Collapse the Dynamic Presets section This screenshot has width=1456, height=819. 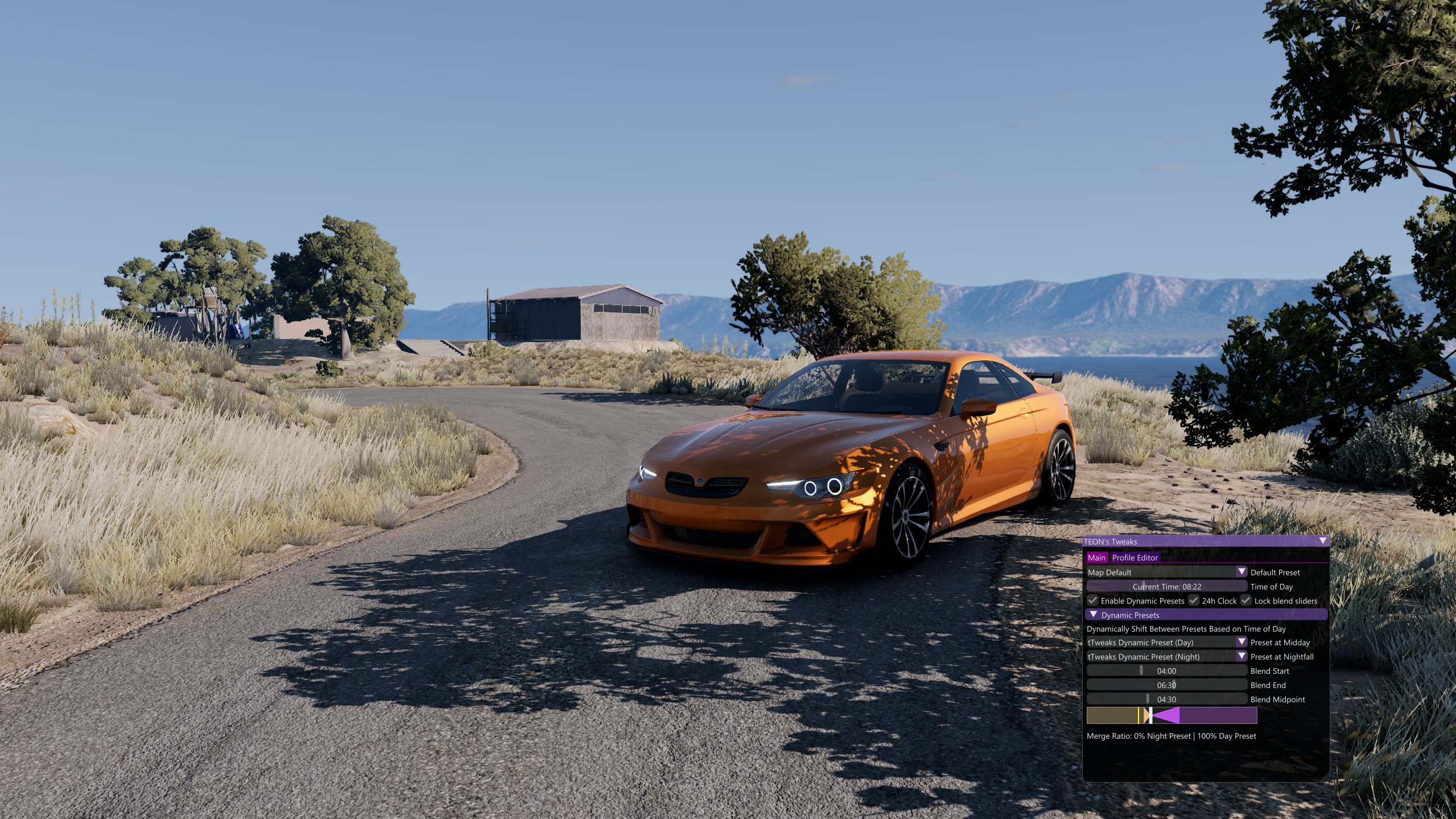tap(1094, 615)
